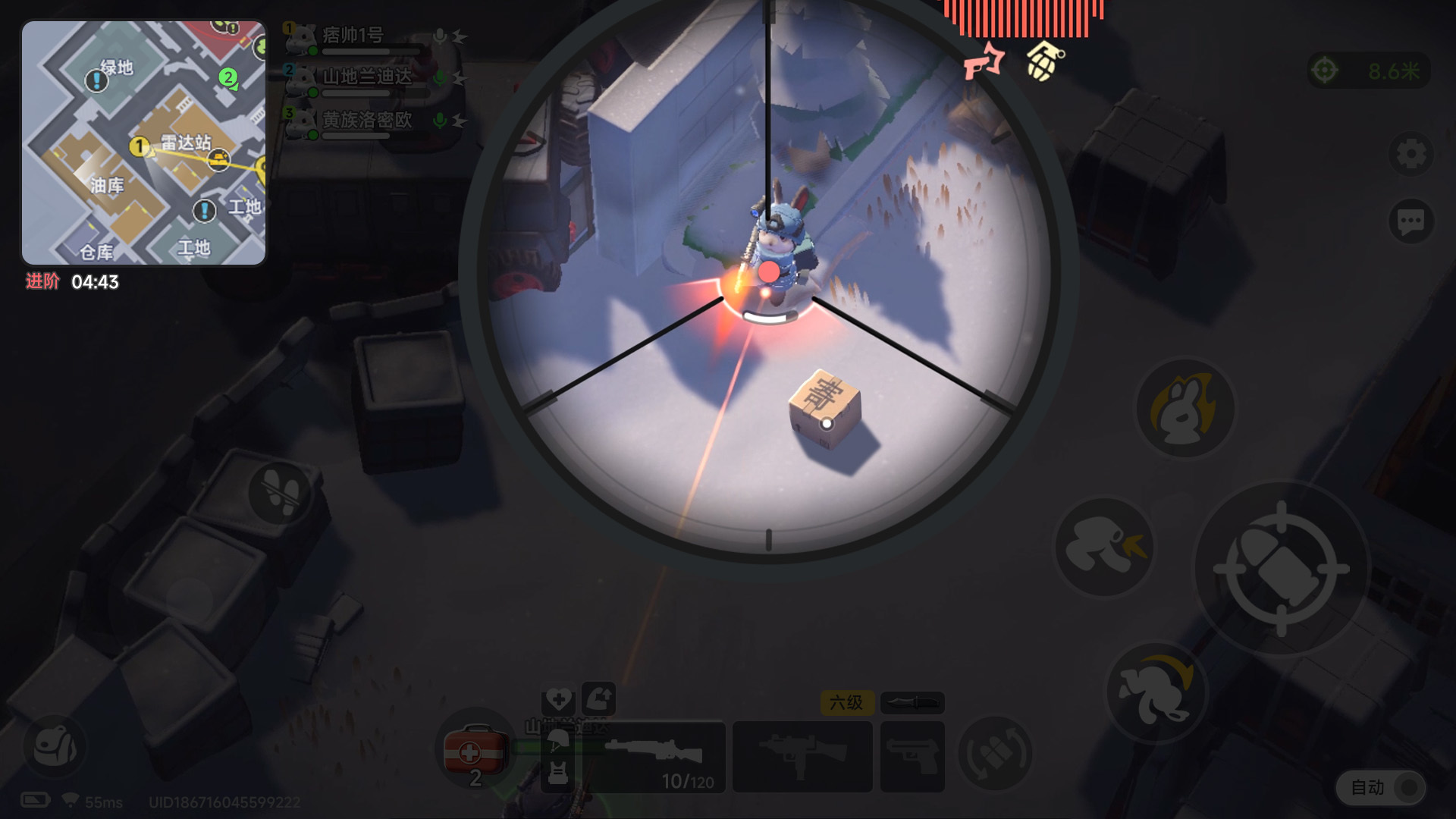Tap the large bullet crosshair fire button
Image resolution: width=1456 pixels, height=819 pixels.
point(1282,568)
